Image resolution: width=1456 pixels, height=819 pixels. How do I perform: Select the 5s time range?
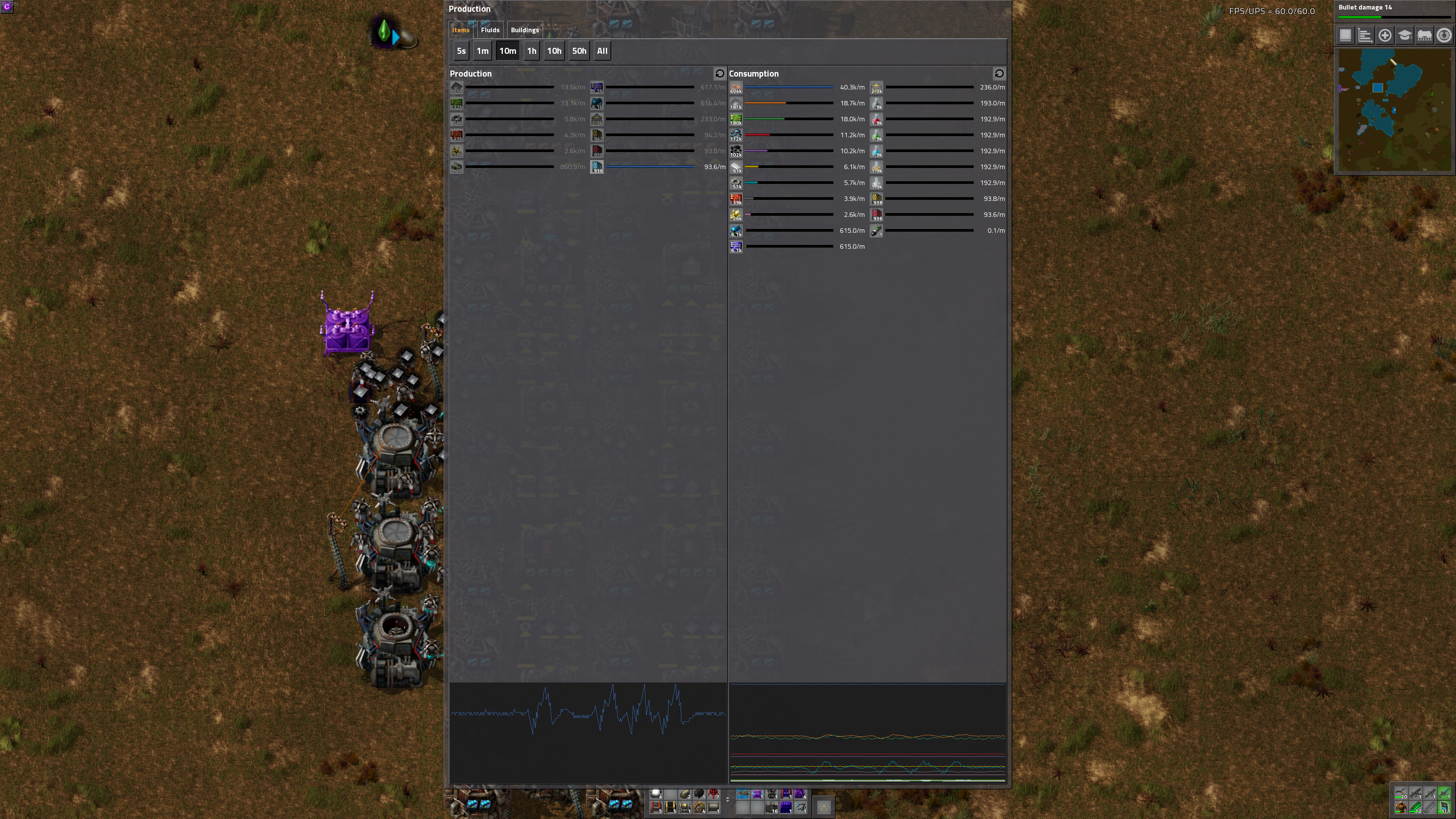point(461,51)
